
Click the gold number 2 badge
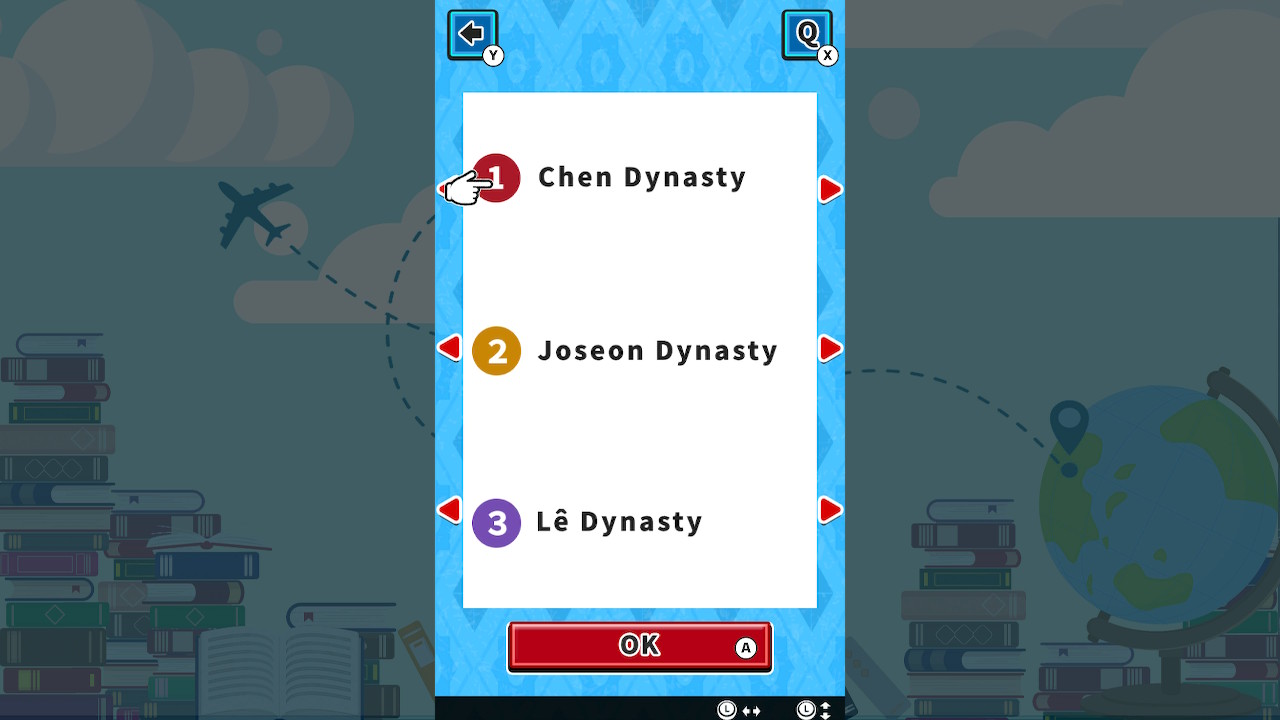(497, 350)
